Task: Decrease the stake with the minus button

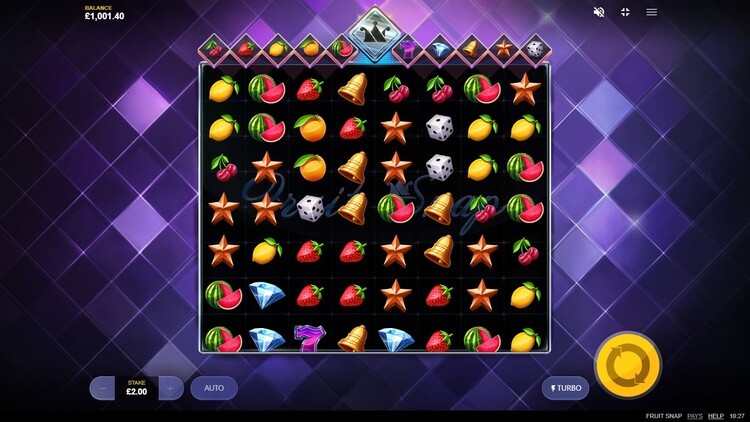Action: (102, 388)
